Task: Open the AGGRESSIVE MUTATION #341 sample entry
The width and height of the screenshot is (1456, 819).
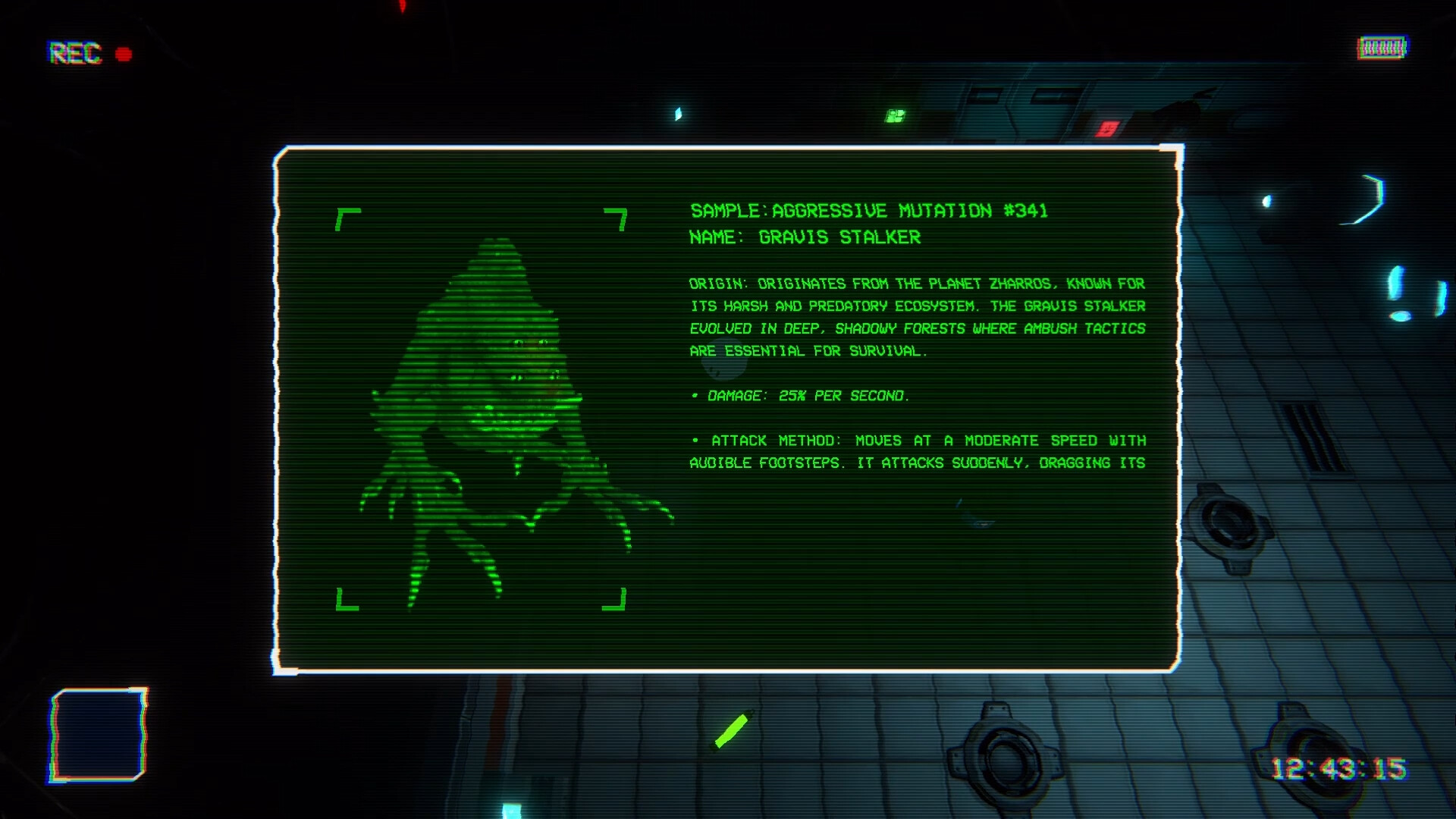Action: (x=912, y=212)
